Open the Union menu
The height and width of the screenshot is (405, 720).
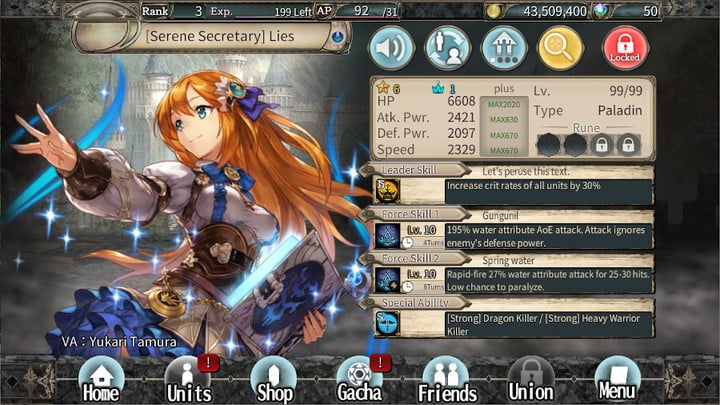531,379
